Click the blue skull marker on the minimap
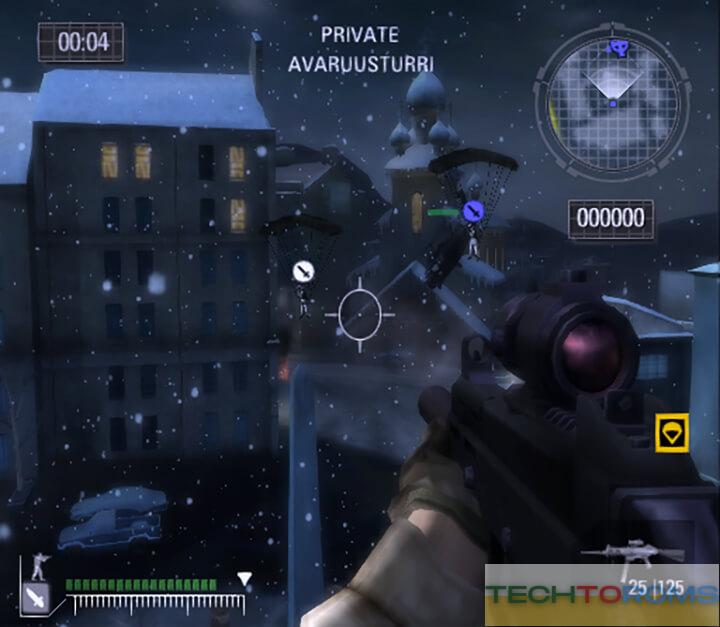This screenshot has width=720, height=627. coord(618,46)
